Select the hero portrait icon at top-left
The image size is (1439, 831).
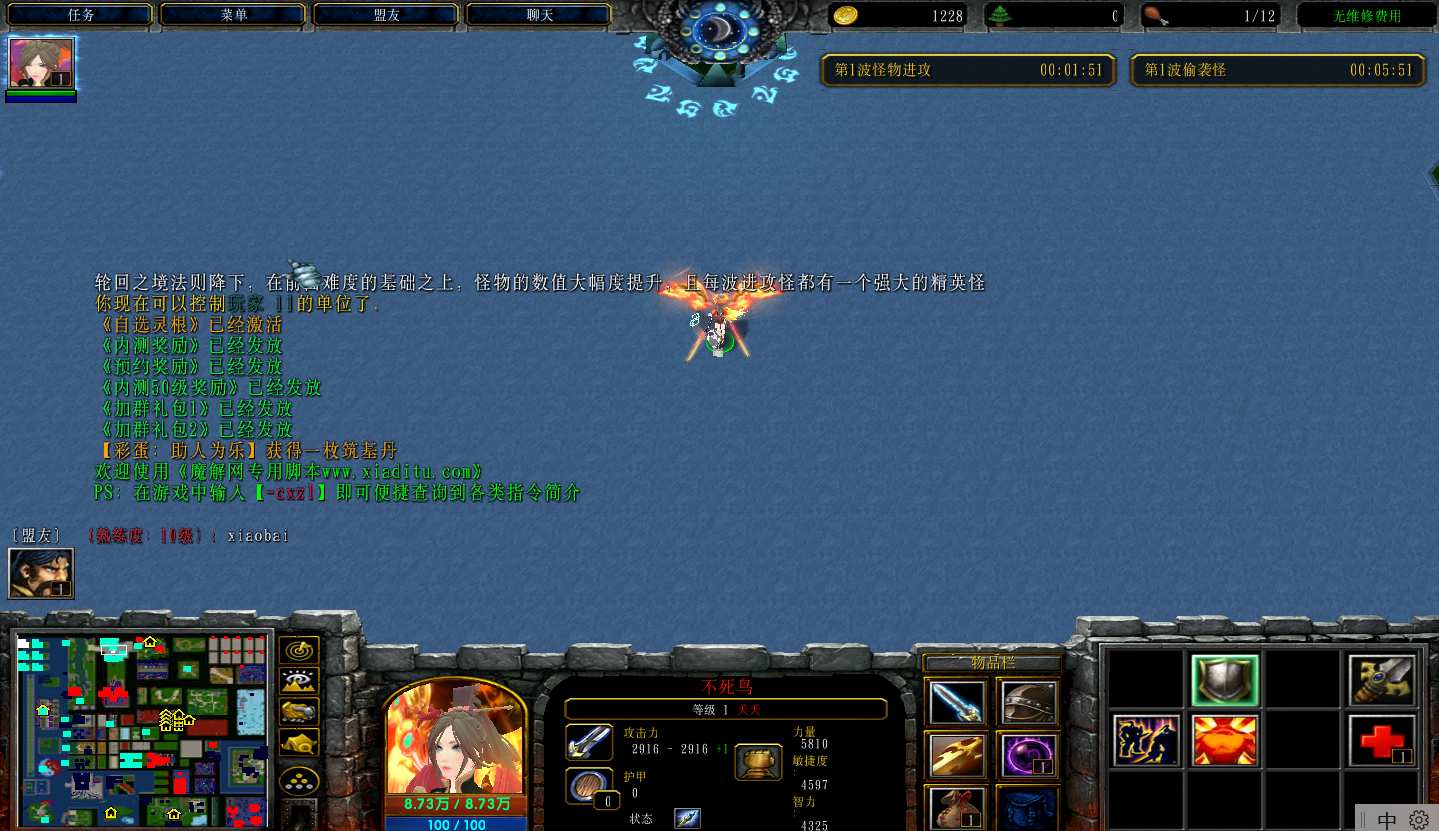[x=41, y=63]
